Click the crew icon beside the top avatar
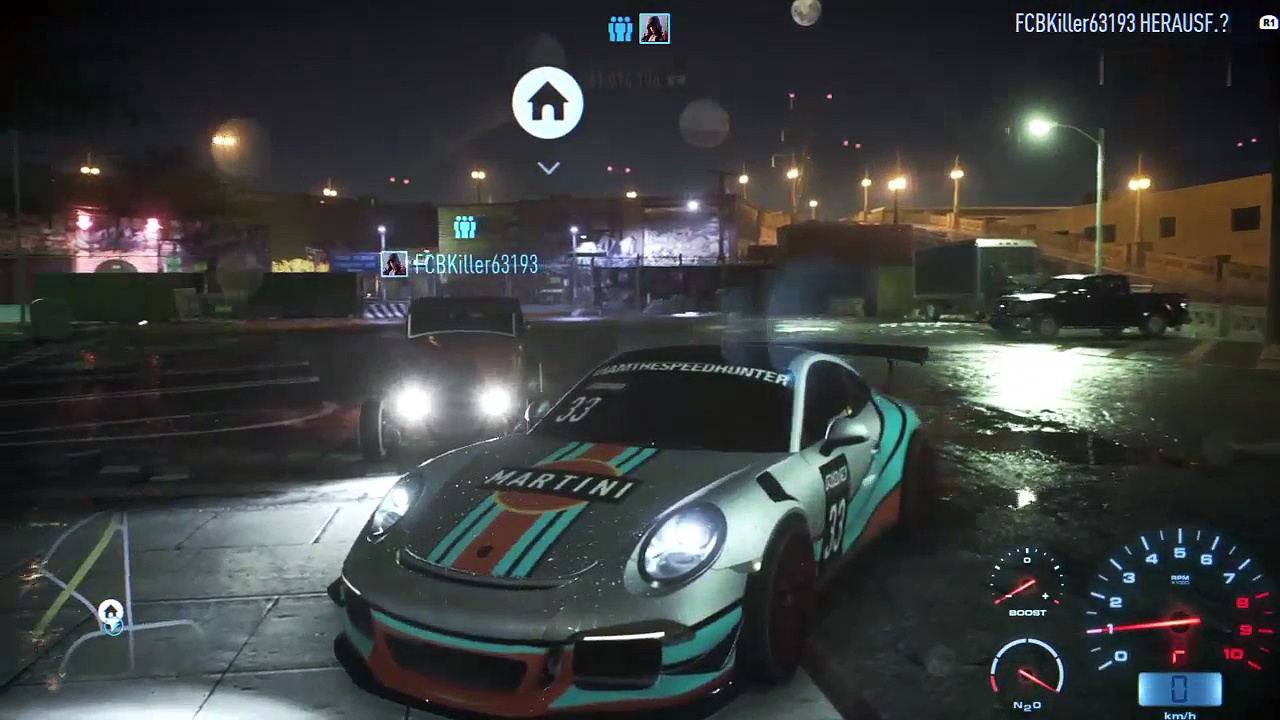Screen dimensions: 1280x720 point(620,29)
